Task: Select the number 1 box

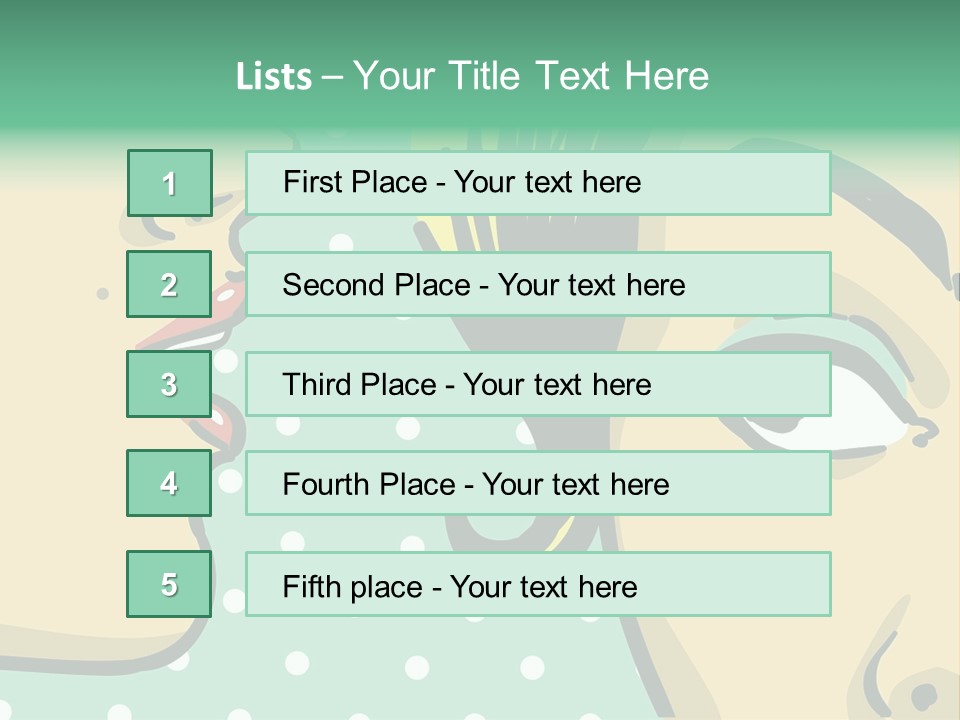Action: tap(169, 183)
